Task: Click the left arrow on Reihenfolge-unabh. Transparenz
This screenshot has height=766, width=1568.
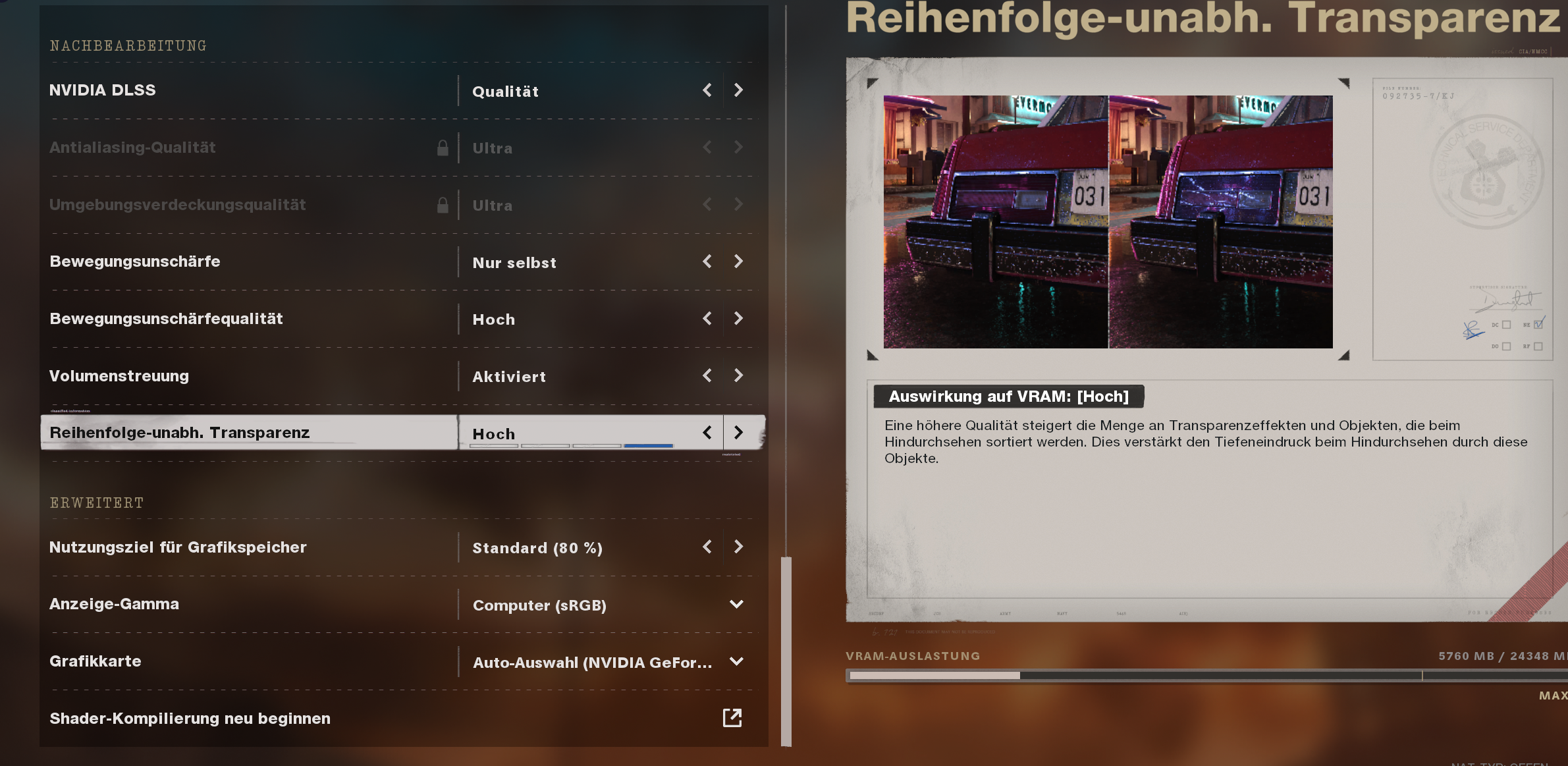Action: pyautogui.click(x=707, y=433)
